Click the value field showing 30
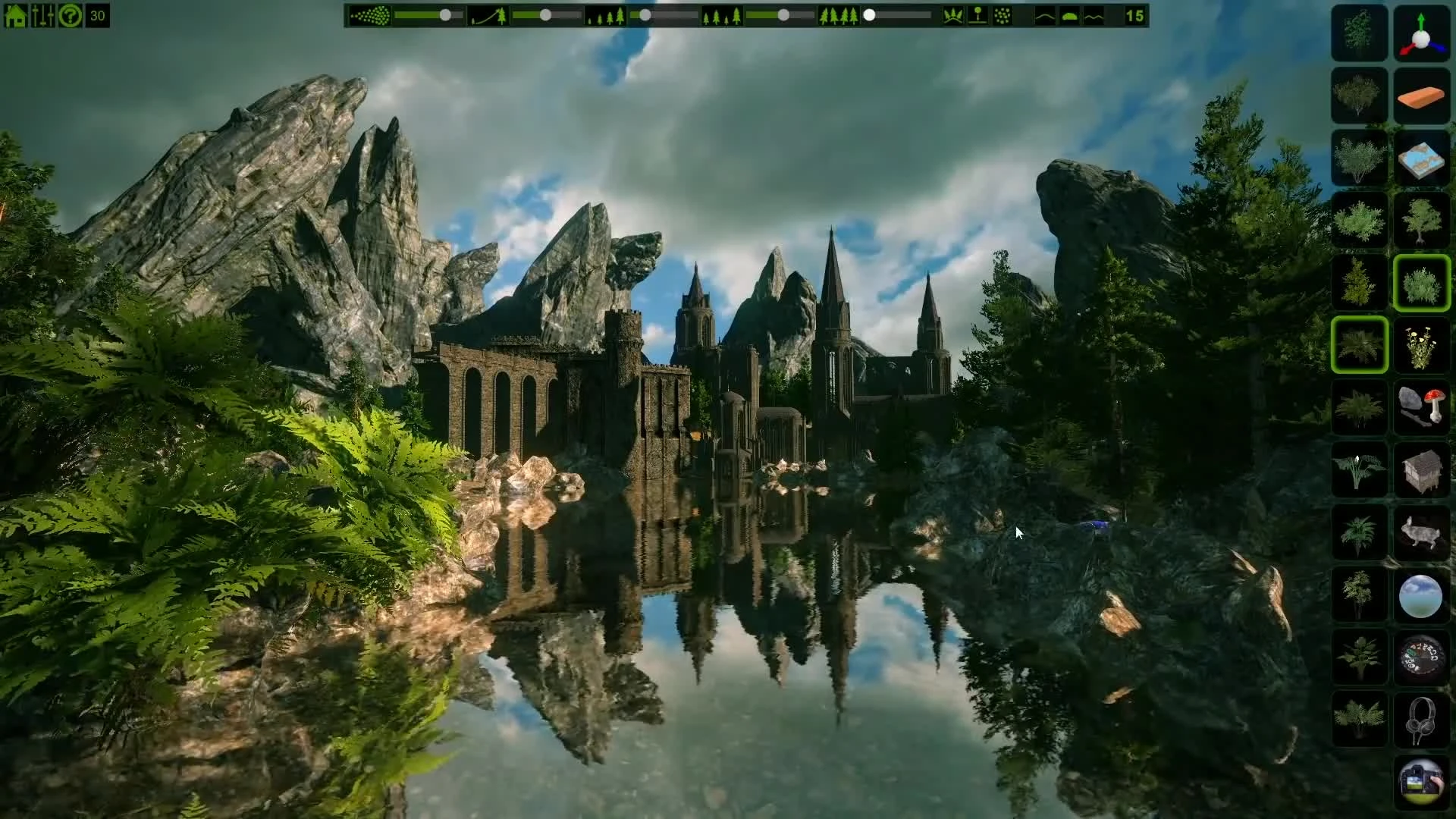The height and width of the screenshot is (819, 1456). [x=97, y=14]
